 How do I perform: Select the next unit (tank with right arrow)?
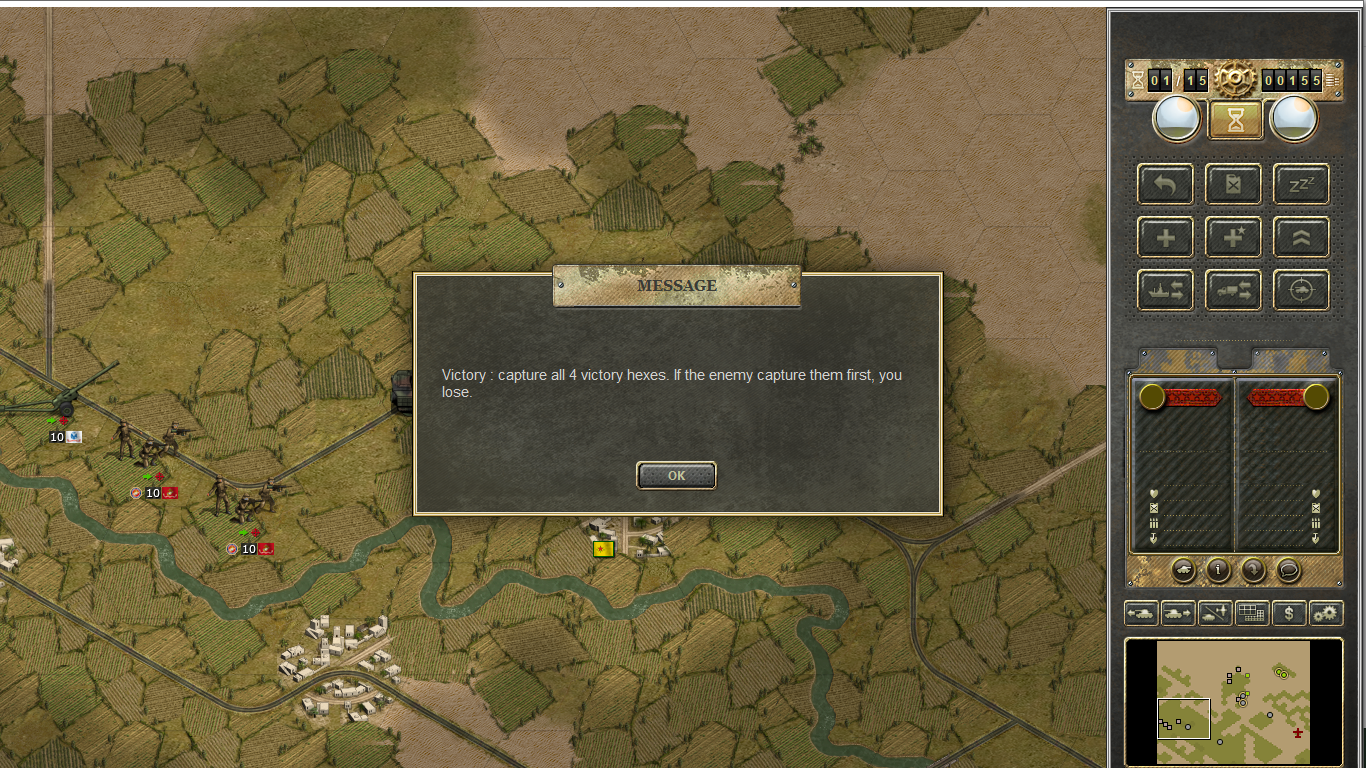(1178, 613)
